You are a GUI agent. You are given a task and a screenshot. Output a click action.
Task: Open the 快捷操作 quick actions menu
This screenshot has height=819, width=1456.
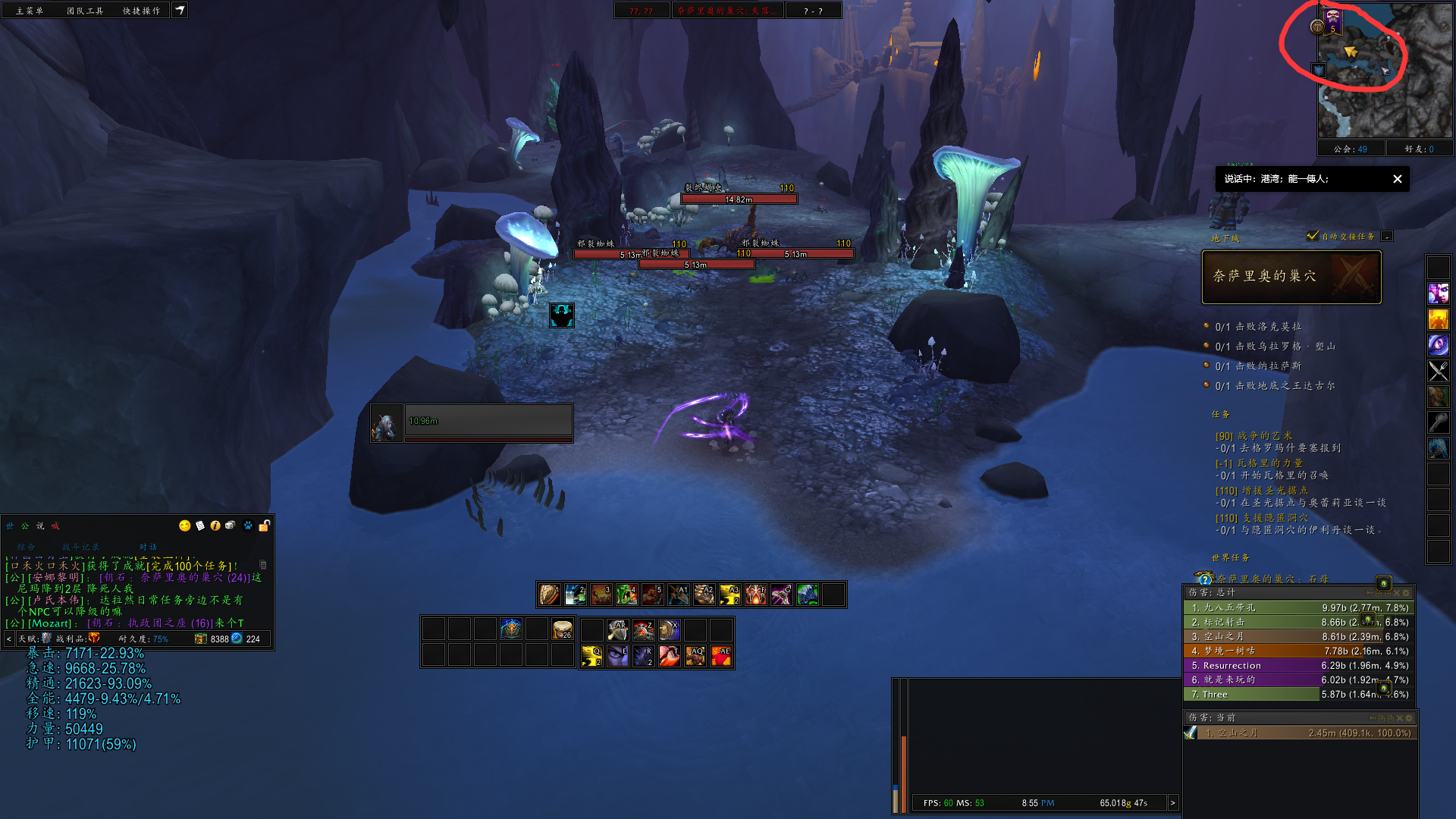tap(142, 11)
